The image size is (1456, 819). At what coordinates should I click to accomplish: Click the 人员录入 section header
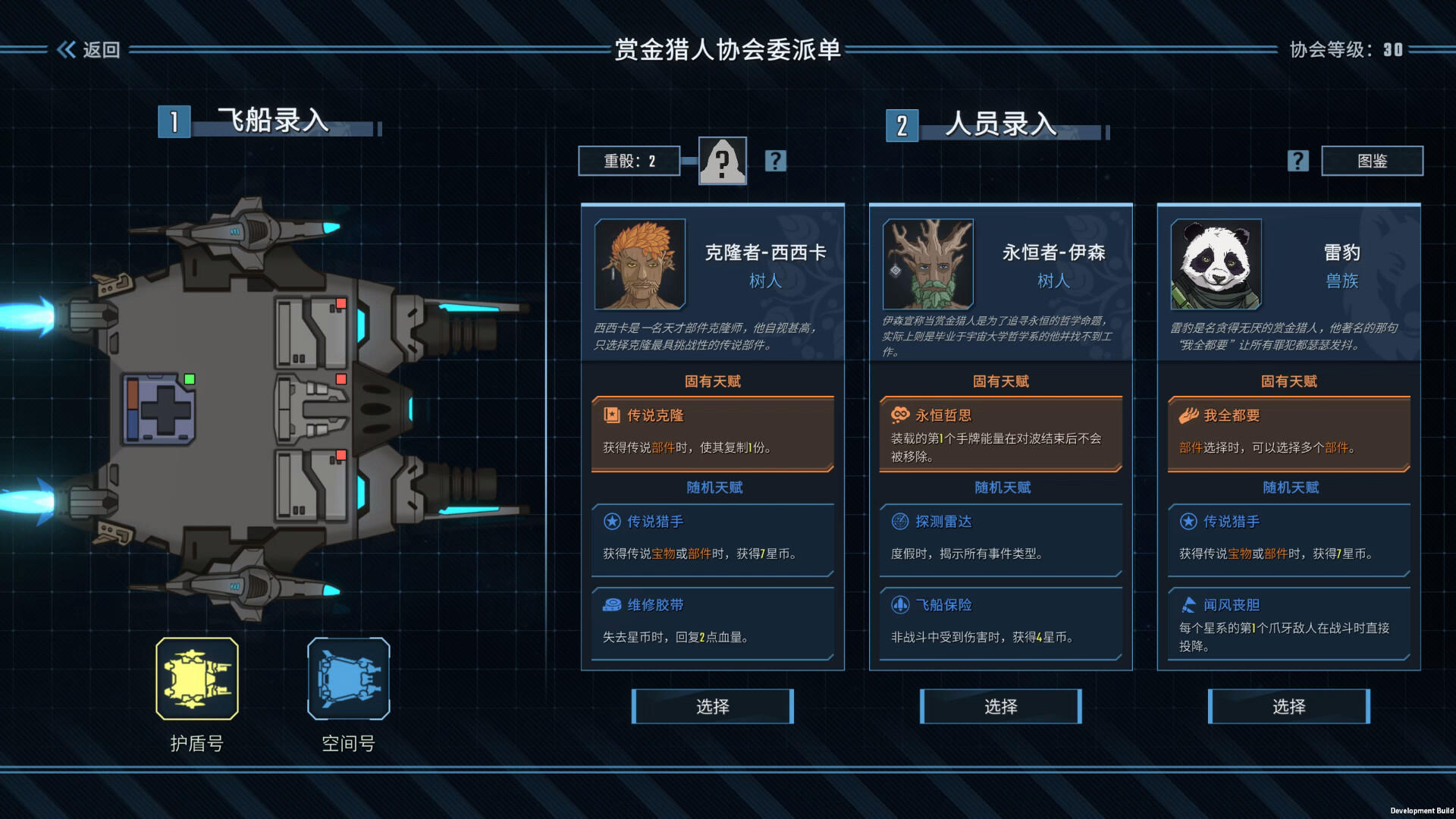coord(999,123)
